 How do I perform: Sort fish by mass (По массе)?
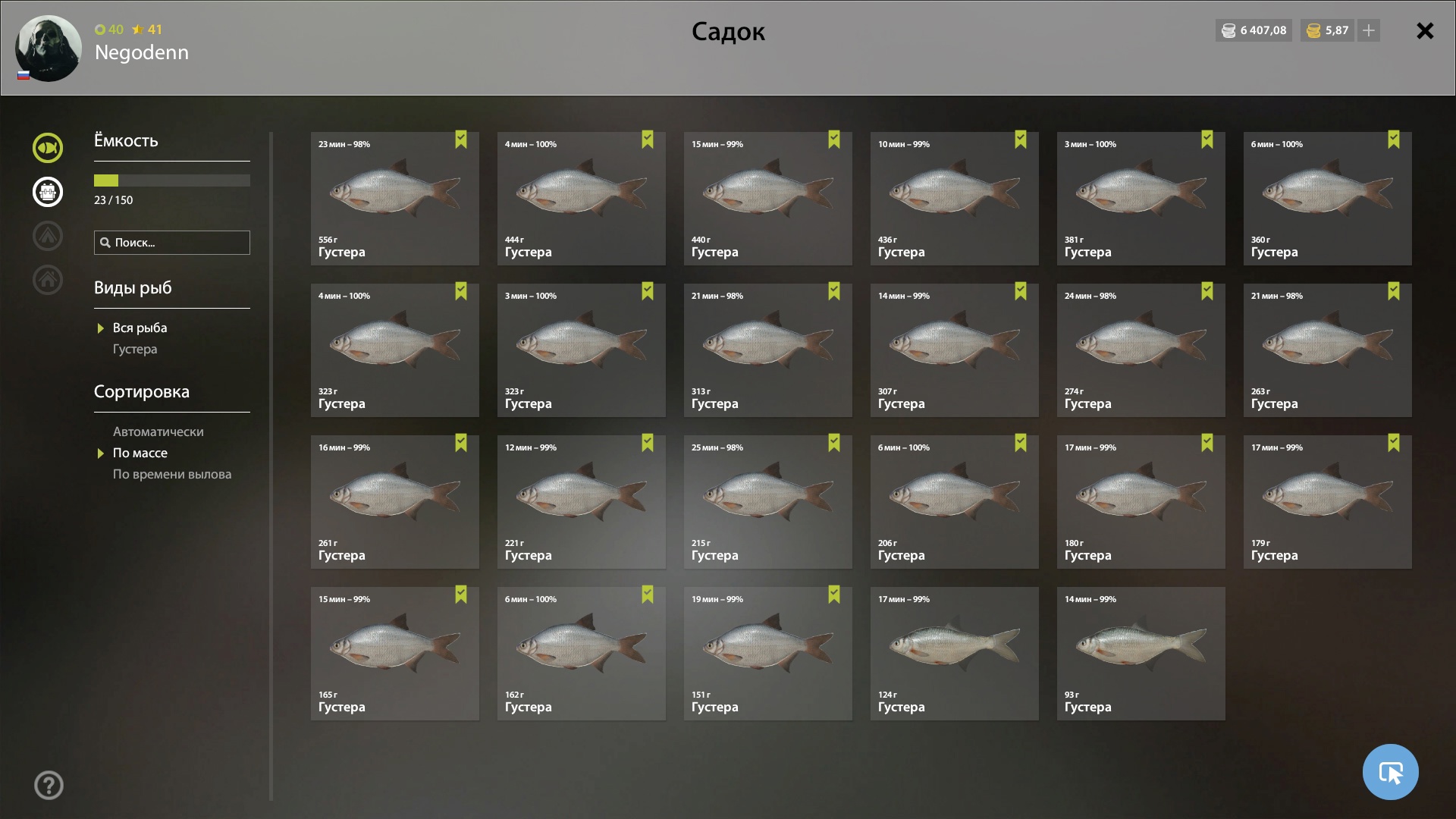coord(140,453)
